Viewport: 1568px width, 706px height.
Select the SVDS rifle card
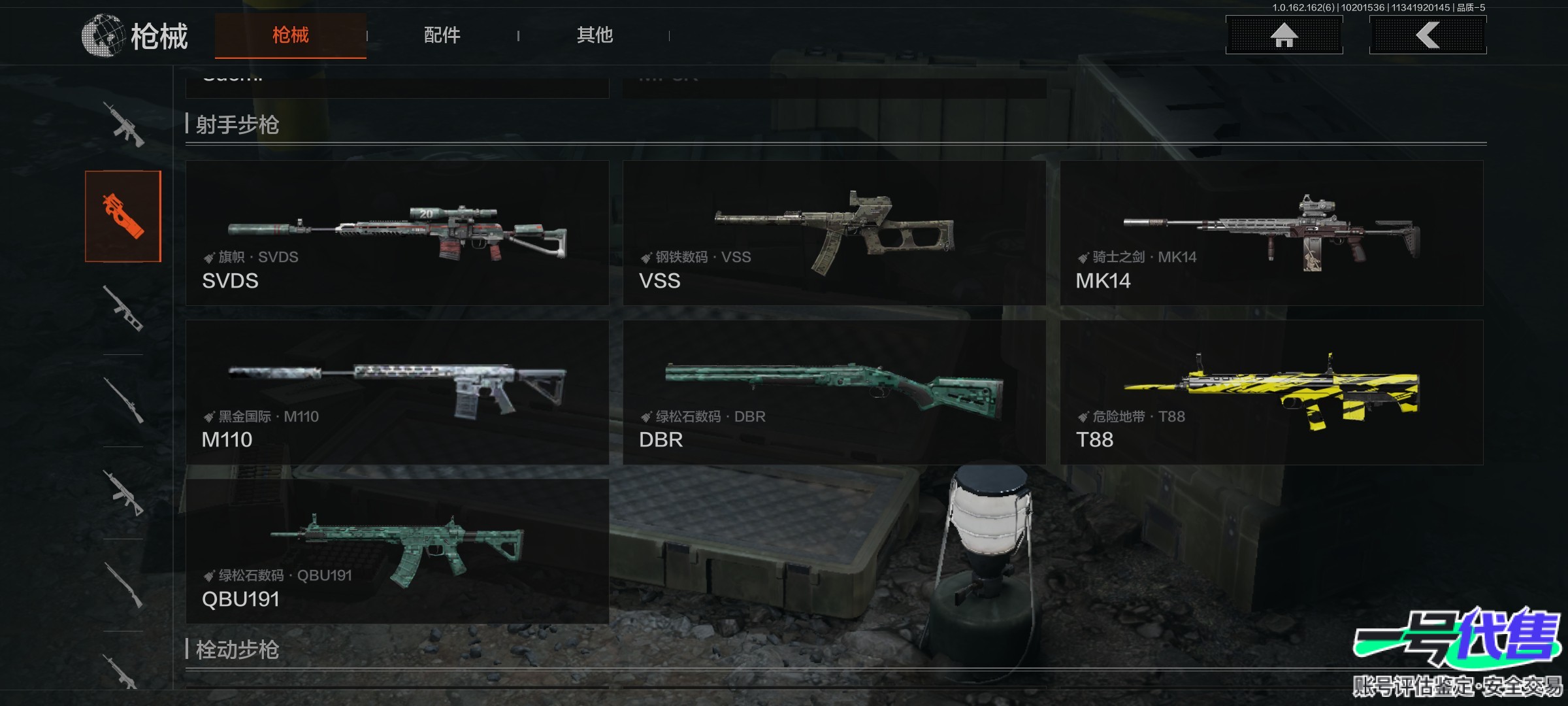coord(397,233)
